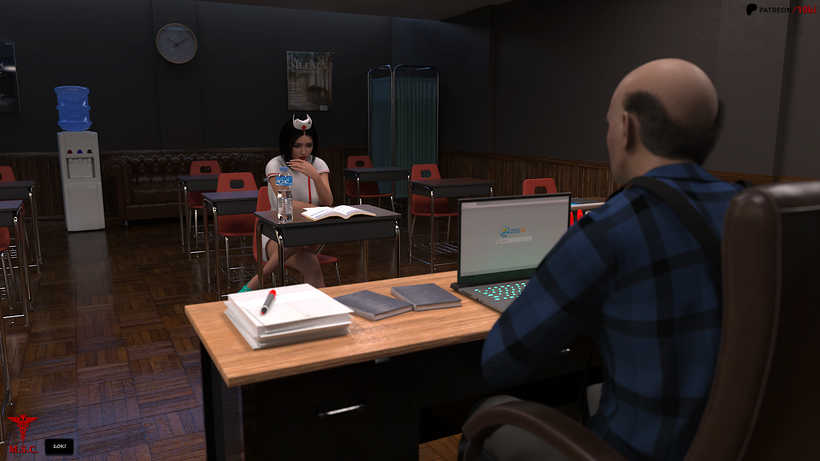Click the black 10KI button
The width and height of the screenshot is (820, 461).
[59, 446]
